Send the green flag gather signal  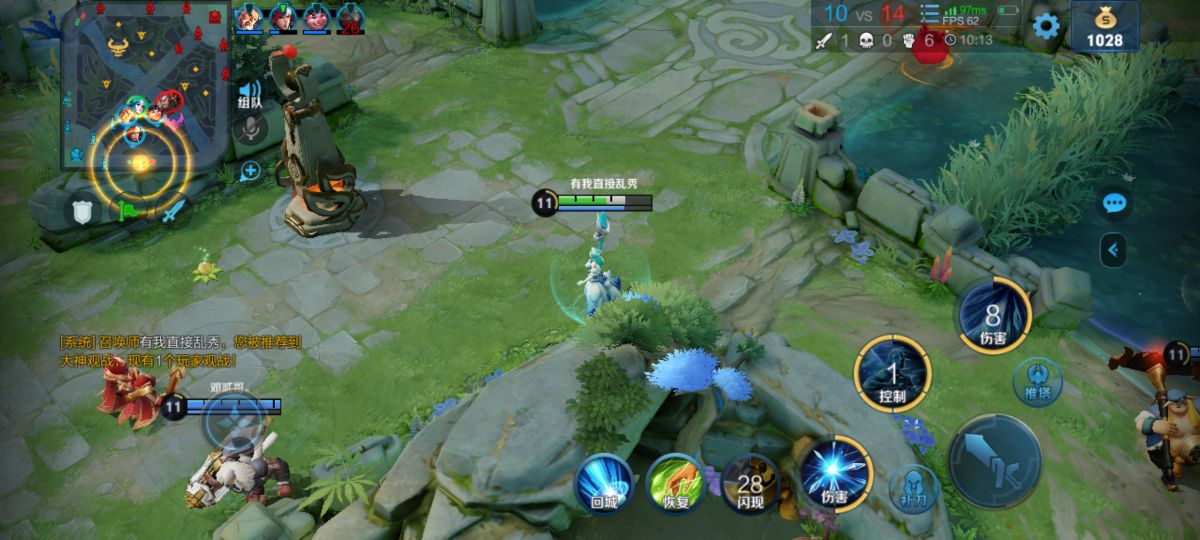pyautogui.click(x=129, y=211)
